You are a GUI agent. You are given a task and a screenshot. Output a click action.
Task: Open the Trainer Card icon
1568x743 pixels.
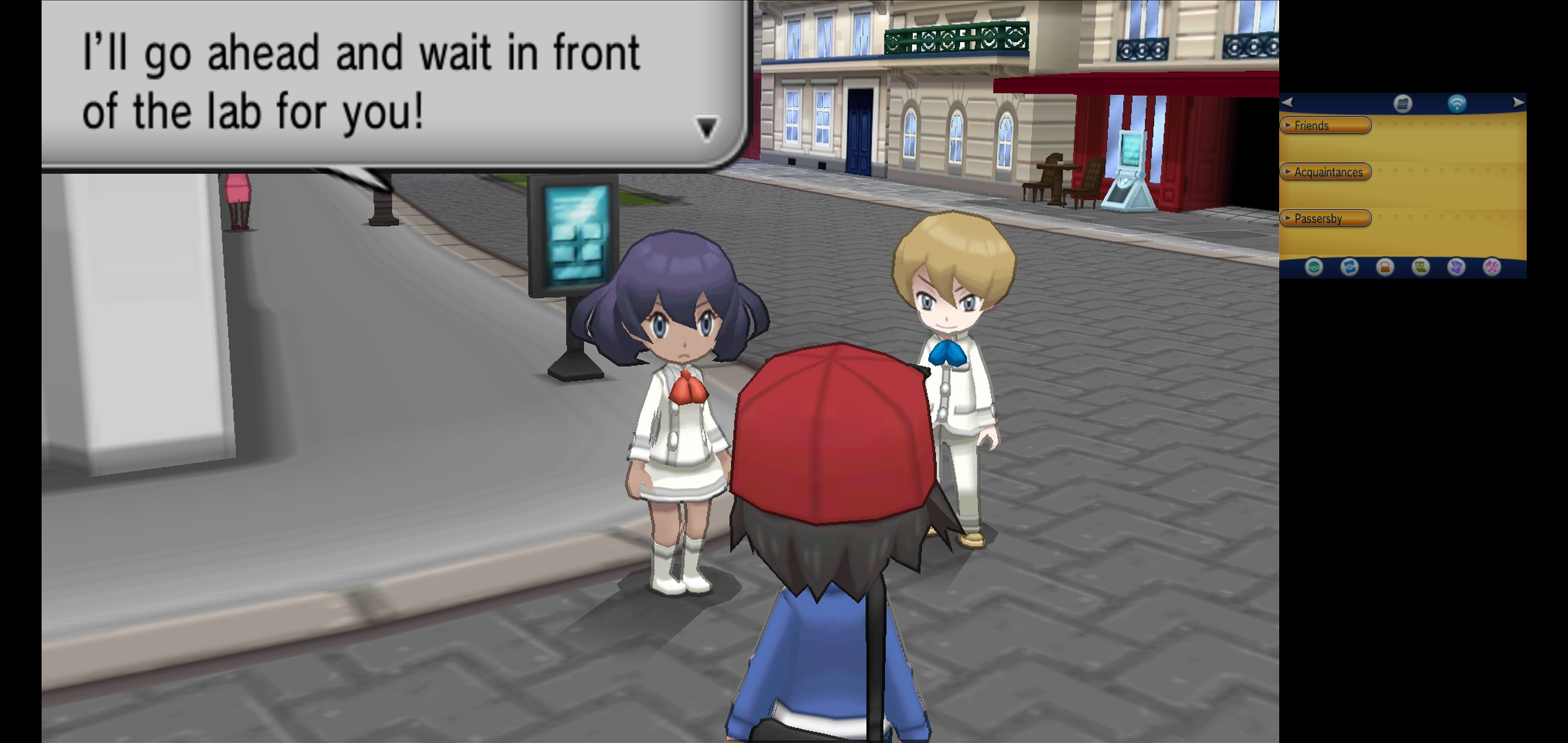(1421, 267)
